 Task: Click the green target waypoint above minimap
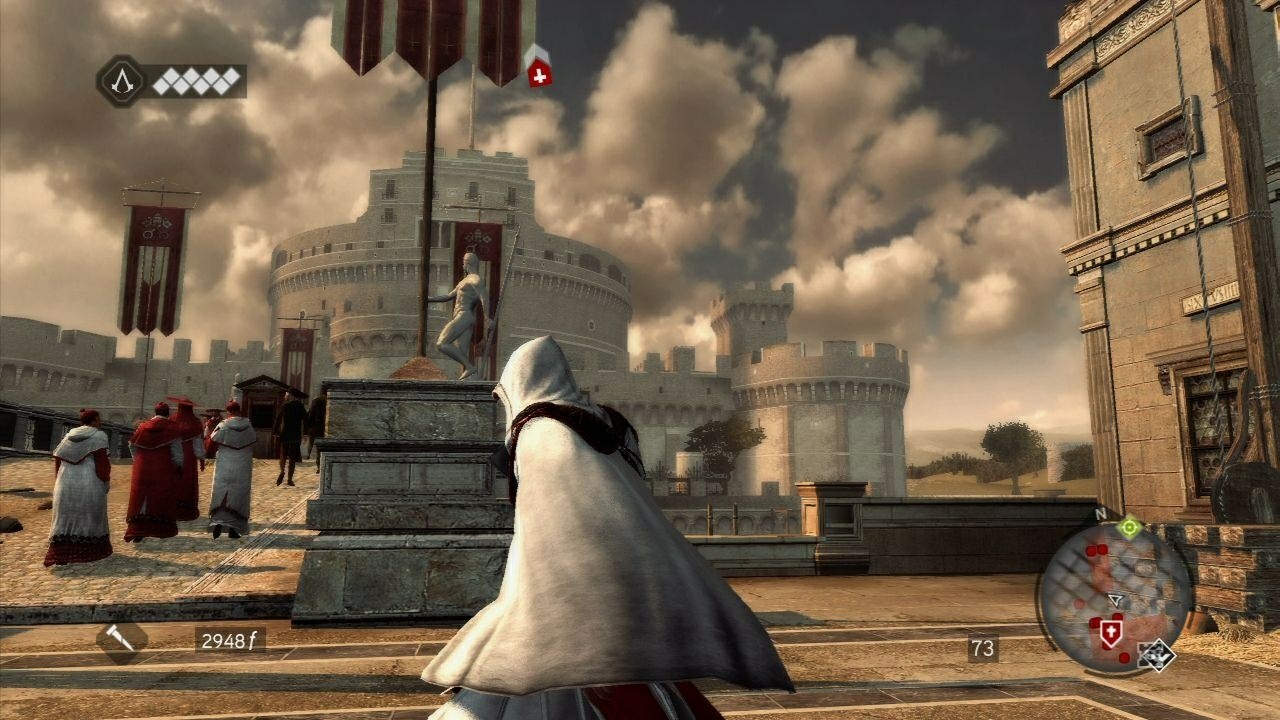(1130, 529)
